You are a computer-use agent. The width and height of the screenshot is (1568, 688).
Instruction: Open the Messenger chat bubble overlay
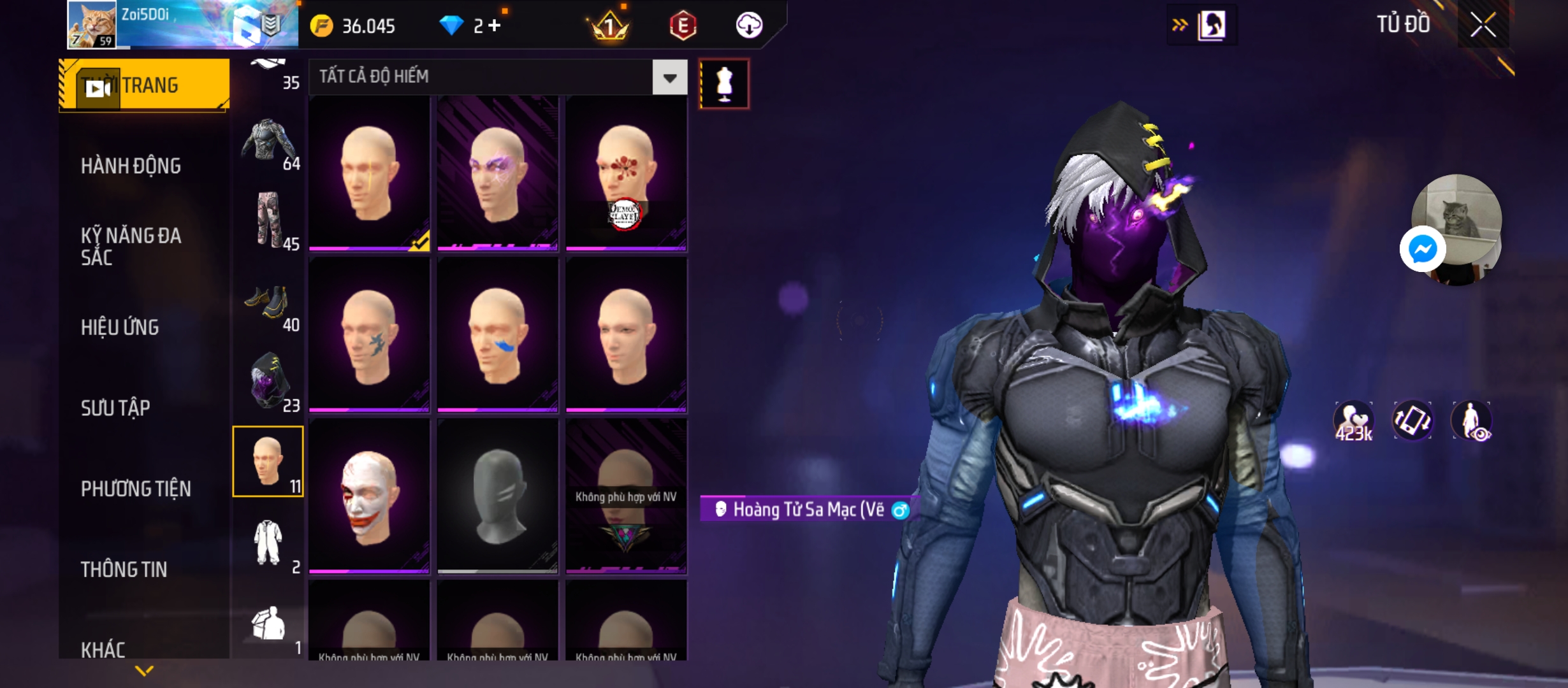(x=1422, y=249)
